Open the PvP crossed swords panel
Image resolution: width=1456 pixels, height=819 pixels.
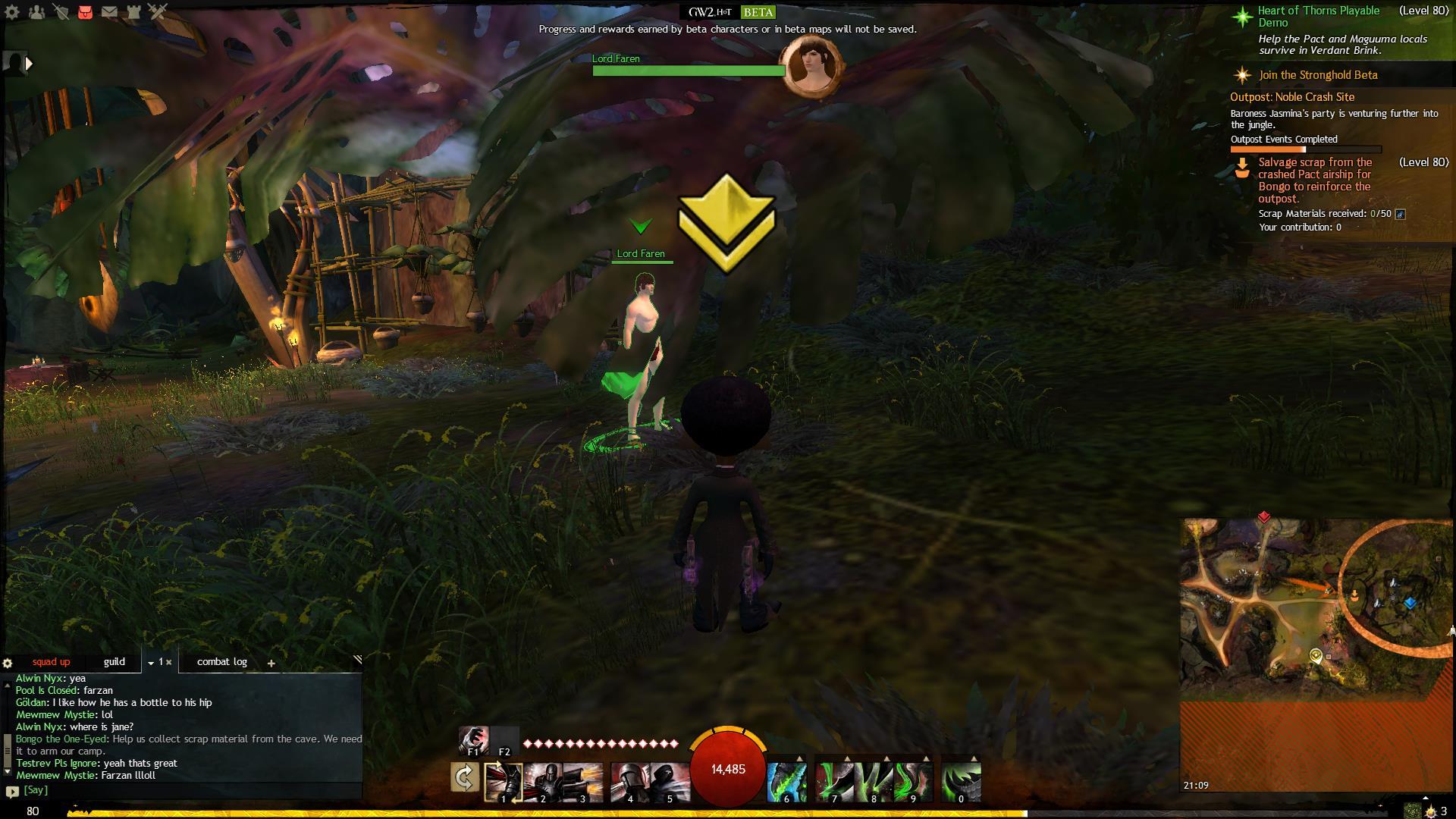pos(158,12)
